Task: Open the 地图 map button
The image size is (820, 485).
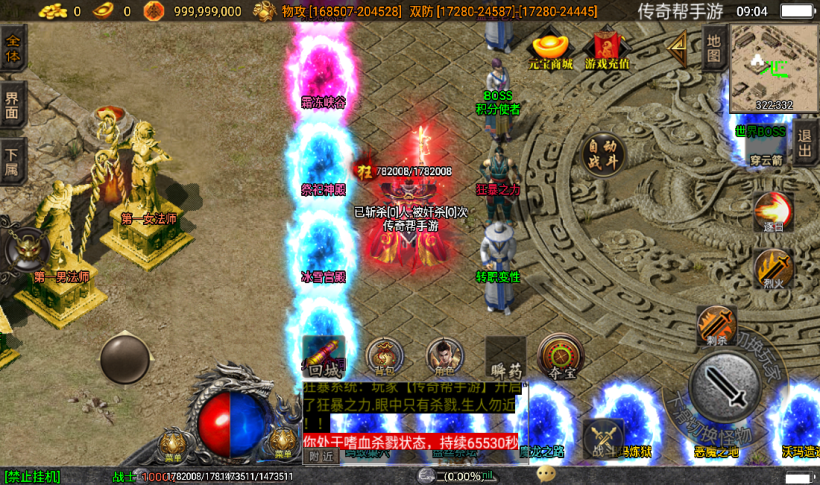Action: [713, 47]
